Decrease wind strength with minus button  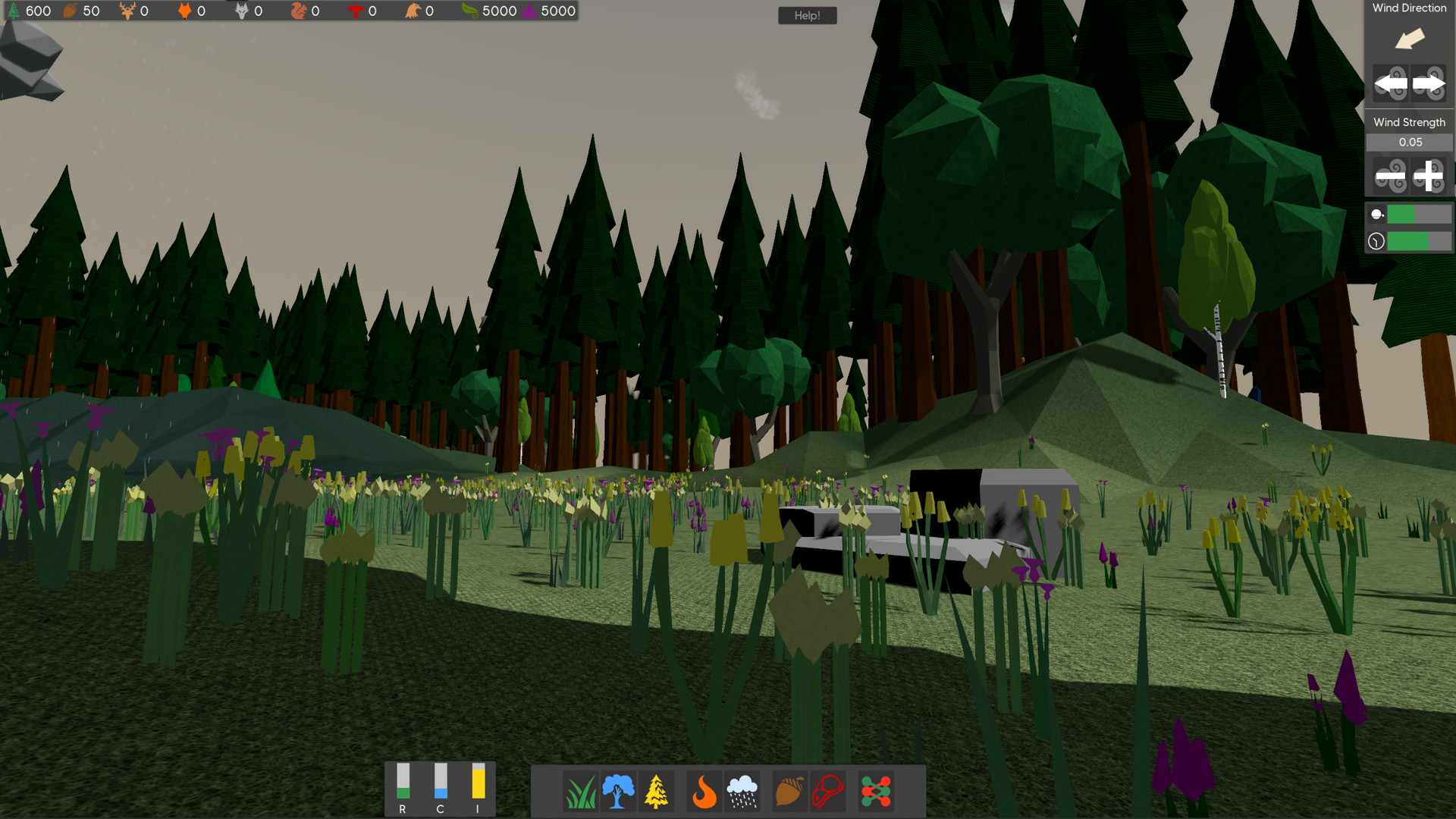(x=1390, y=176)
